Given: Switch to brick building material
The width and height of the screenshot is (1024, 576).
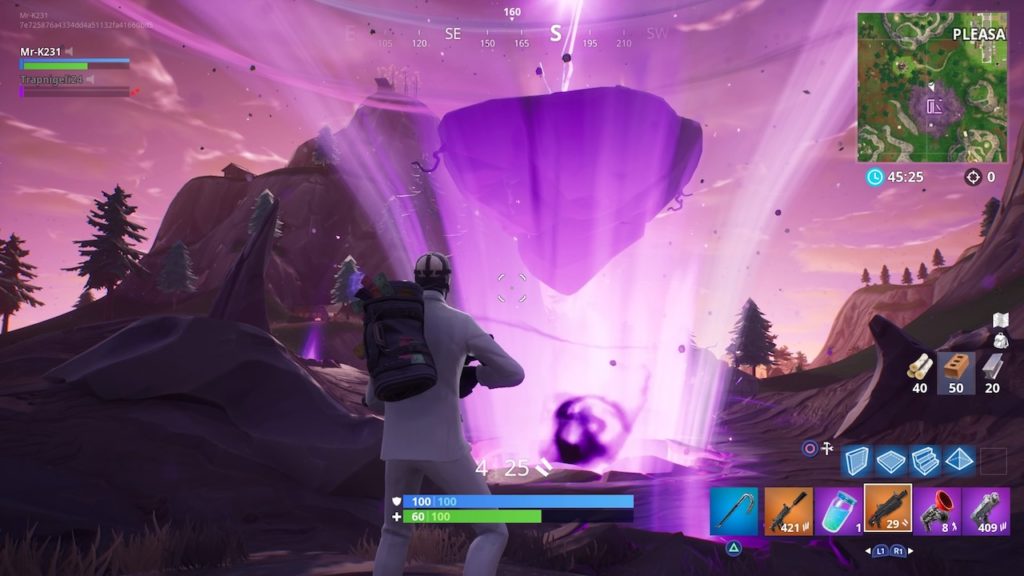Looking at the screenshot, I should coord(955,372).
